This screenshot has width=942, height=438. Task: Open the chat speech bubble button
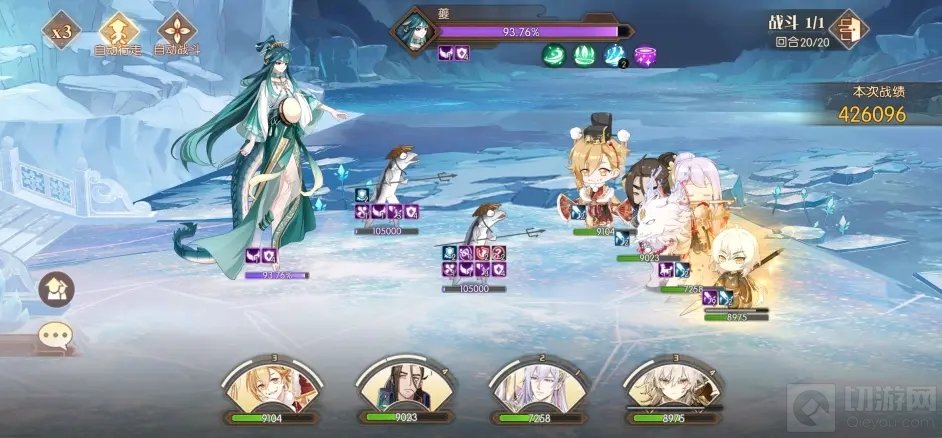(55, 335)
